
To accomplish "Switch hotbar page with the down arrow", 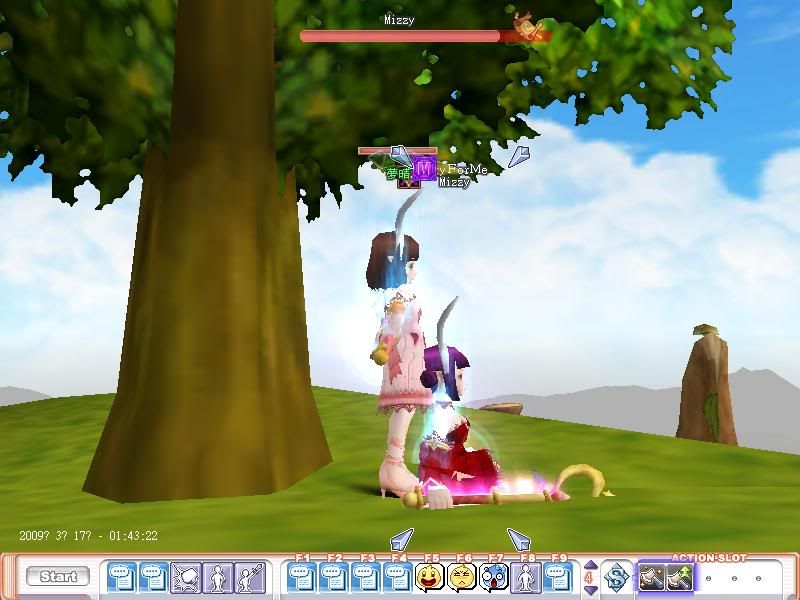I will [x=589, y=588].
